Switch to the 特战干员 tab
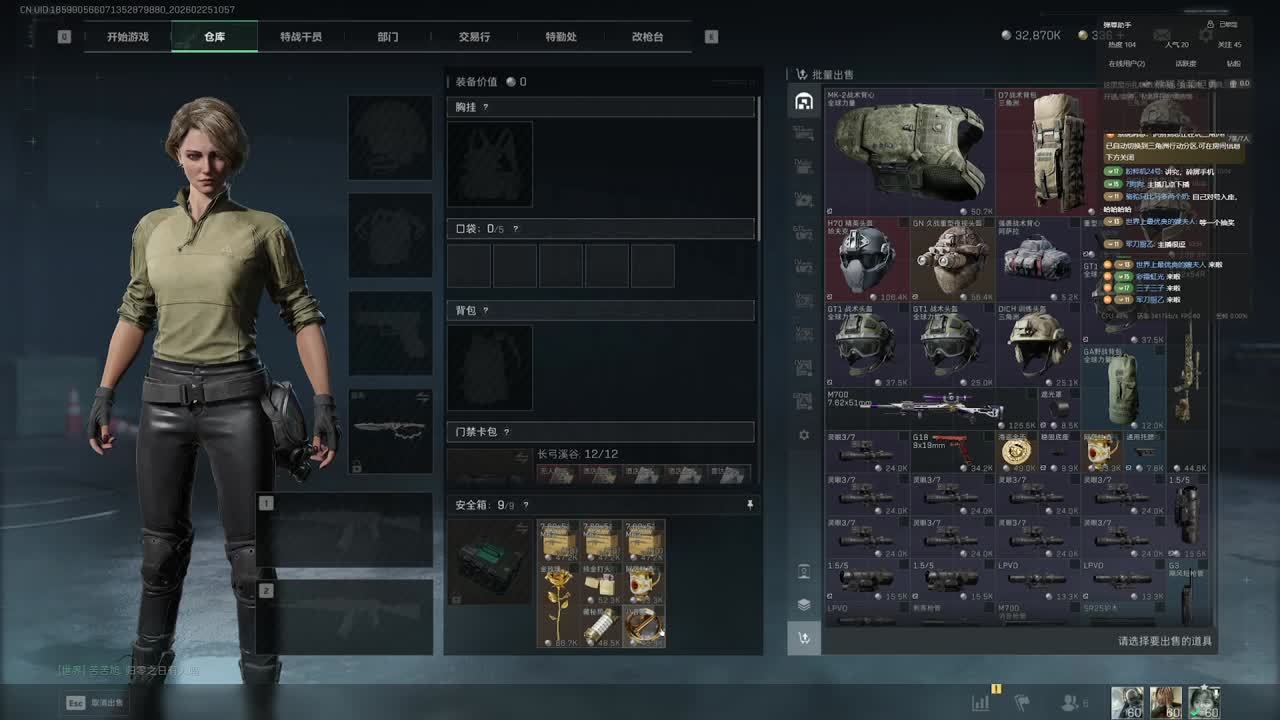This screenshot has height=720, width=1280. (x=301, y=37)
